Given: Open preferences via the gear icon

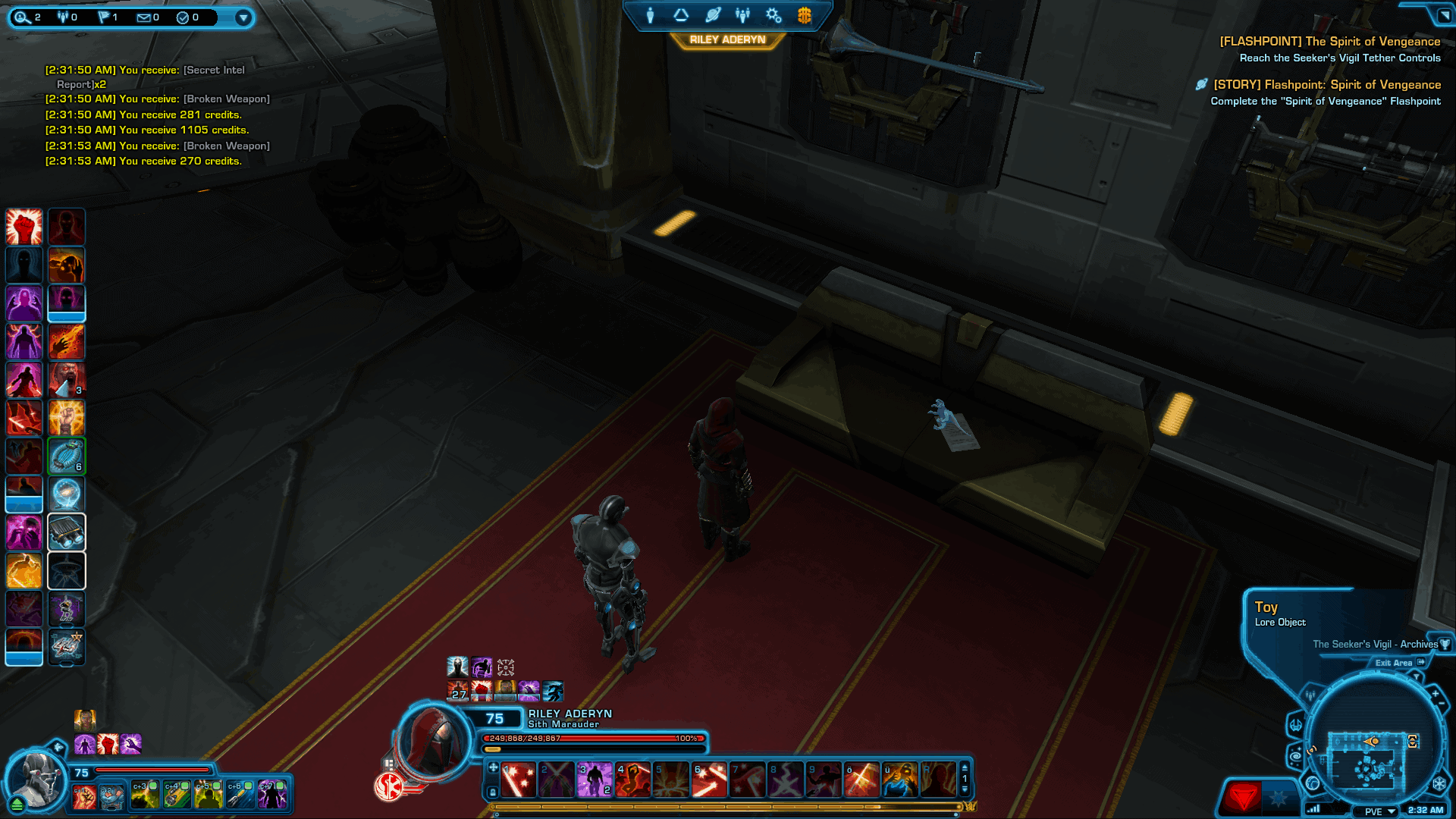Looking at the screenshot, I should pyautogui.click(x=773, y=15).
